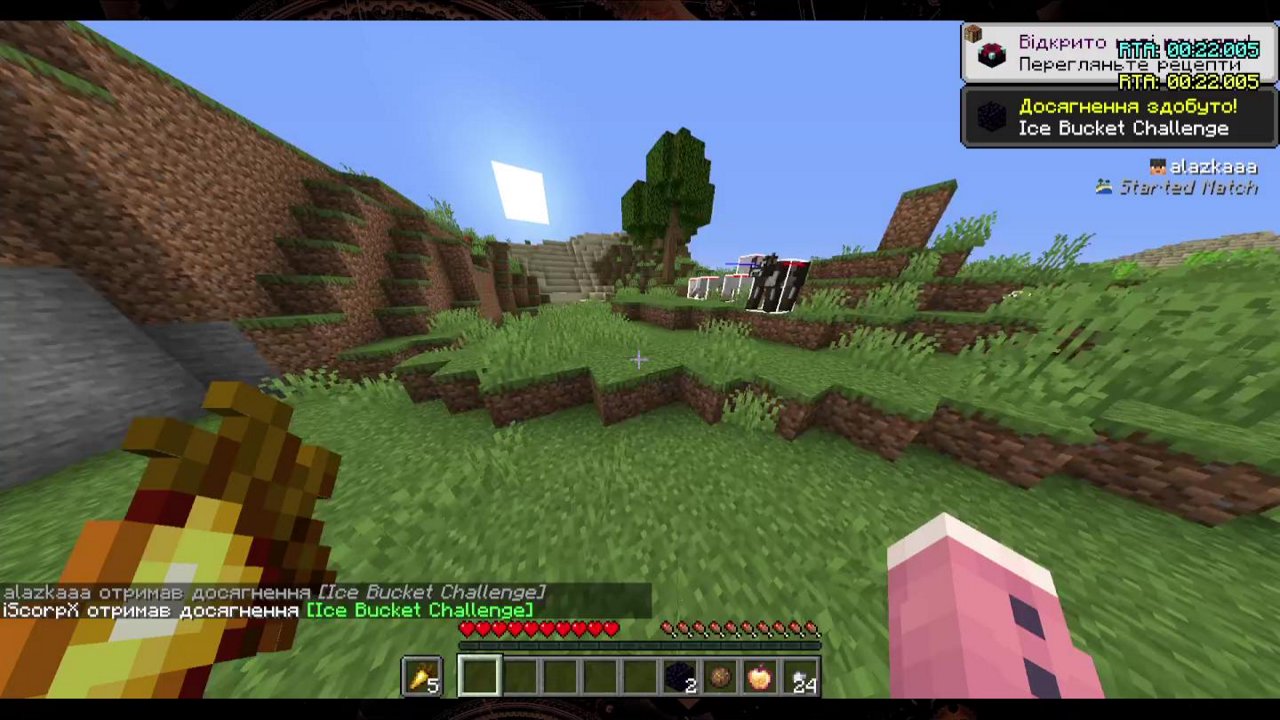Screen dimensions: 1280x720
Task: Toggle the first heart in the health bar
Action: pyautogui.click(x=466, y=628)
